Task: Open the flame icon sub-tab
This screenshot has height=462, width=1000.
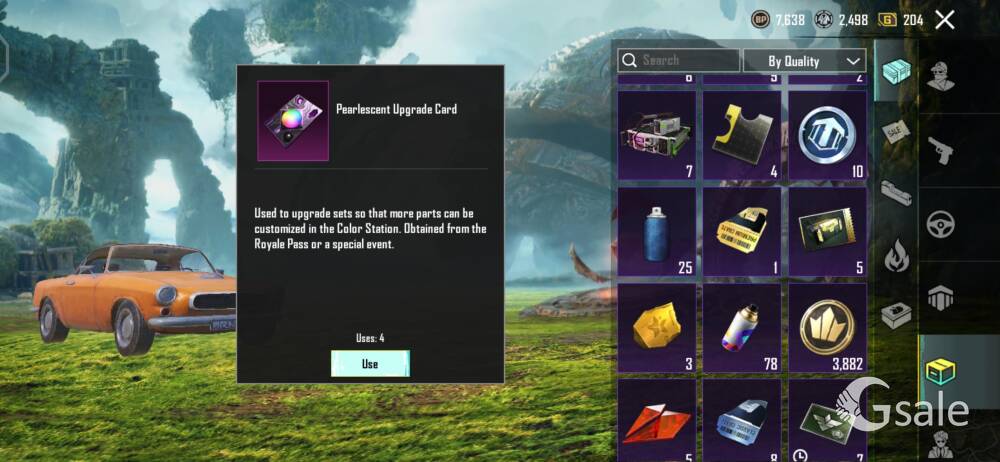Action: point(895,254)
